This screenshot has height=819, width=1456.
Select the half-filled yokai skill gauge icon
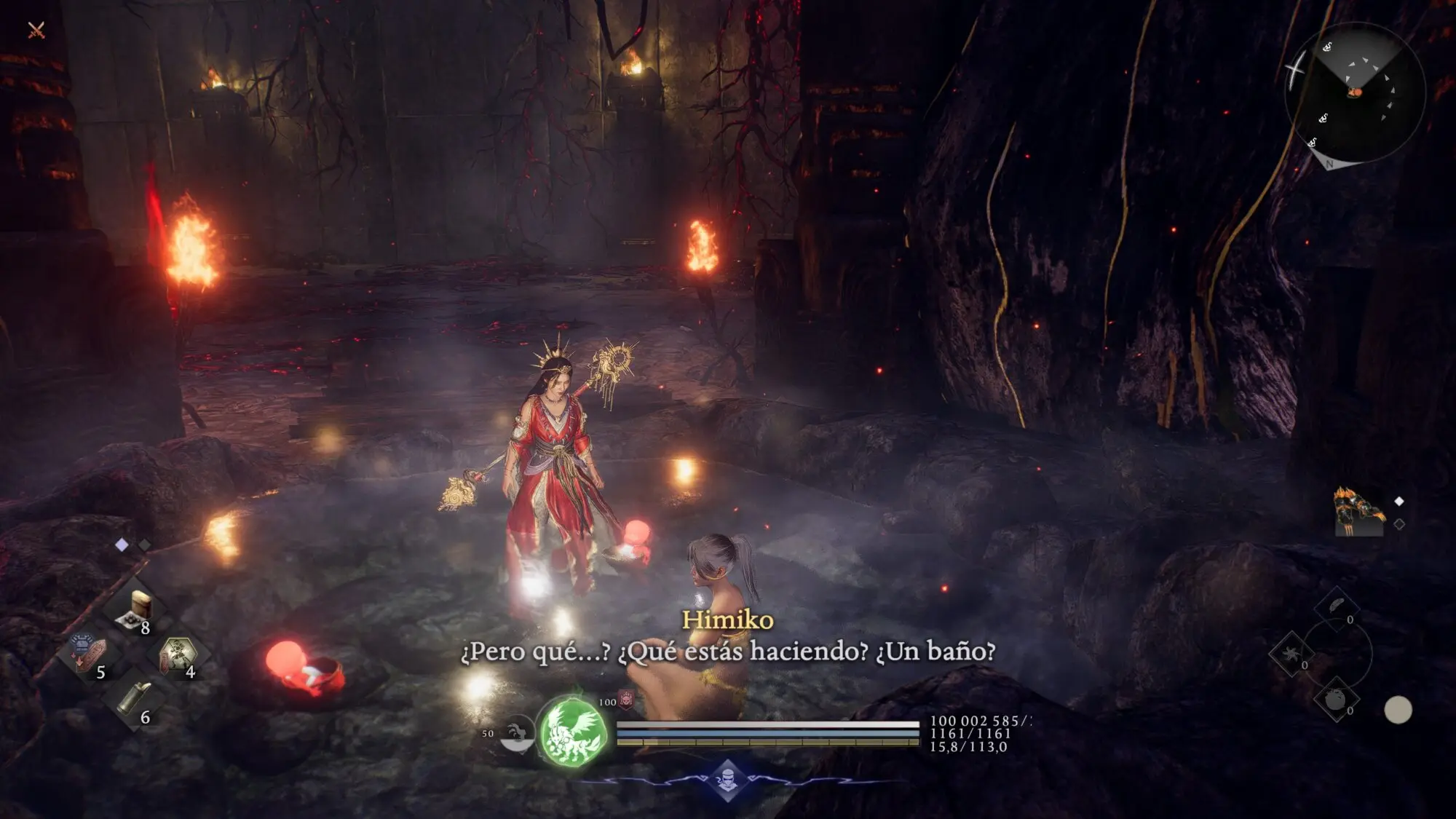pos(516,734)
